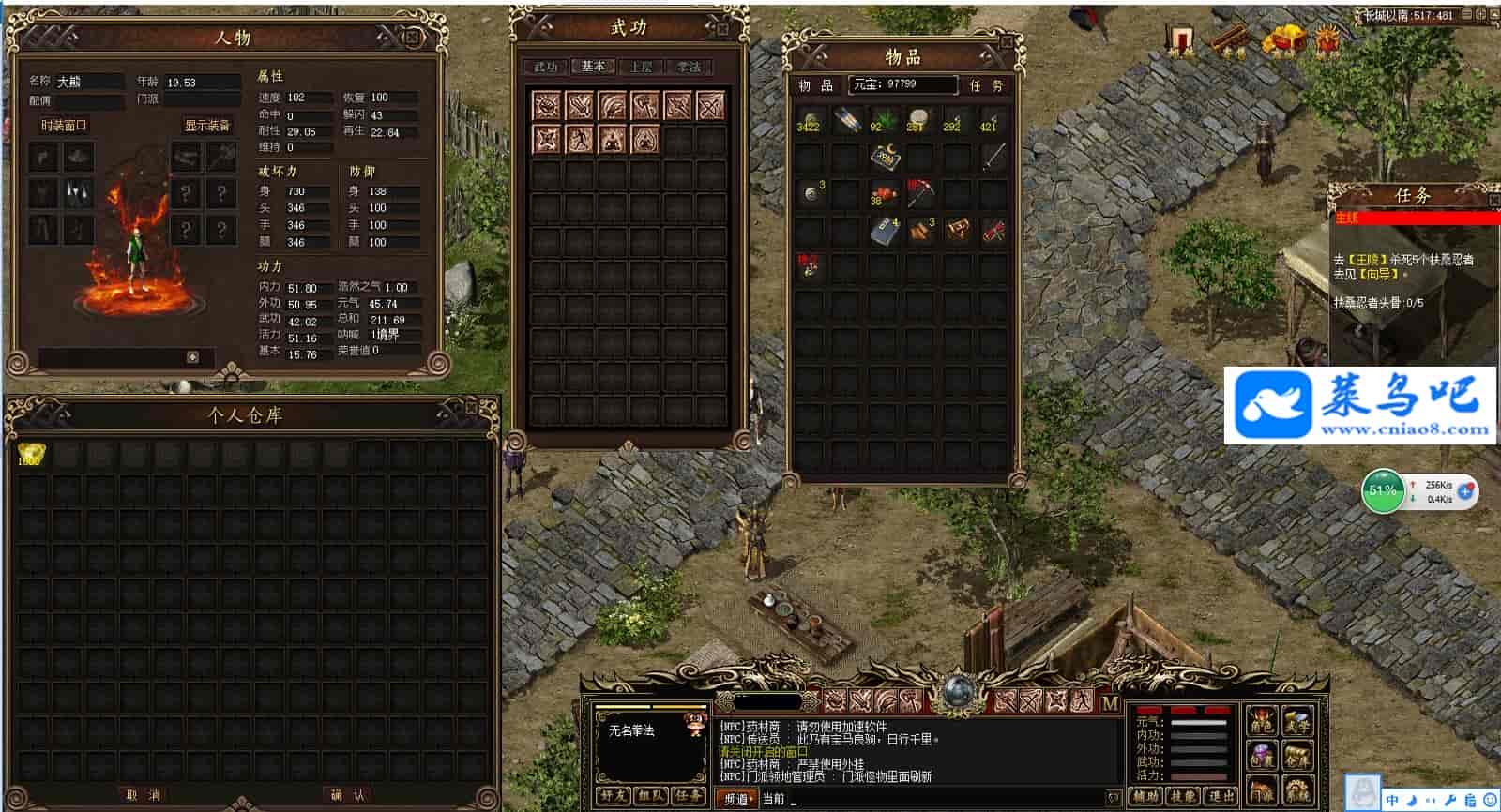
Task: Close the 武功 martial arts window
Action: (723, 29)
